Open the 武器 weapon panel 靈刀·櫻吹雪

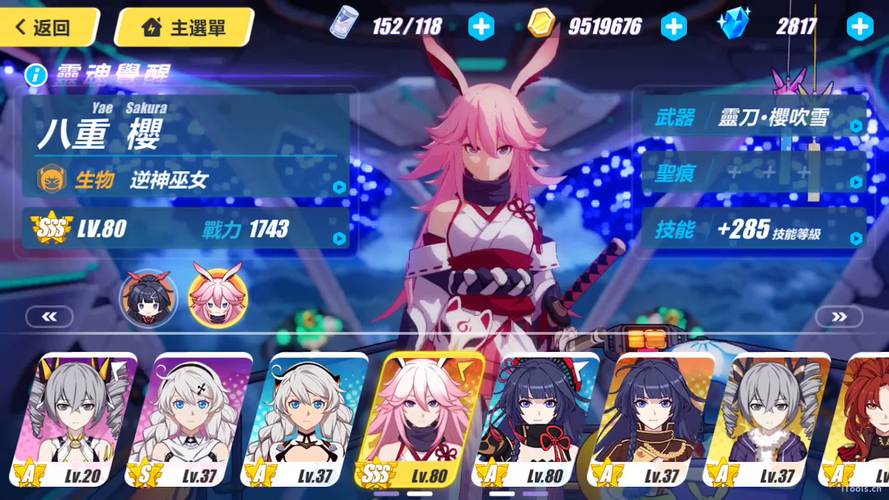[752, 118]
